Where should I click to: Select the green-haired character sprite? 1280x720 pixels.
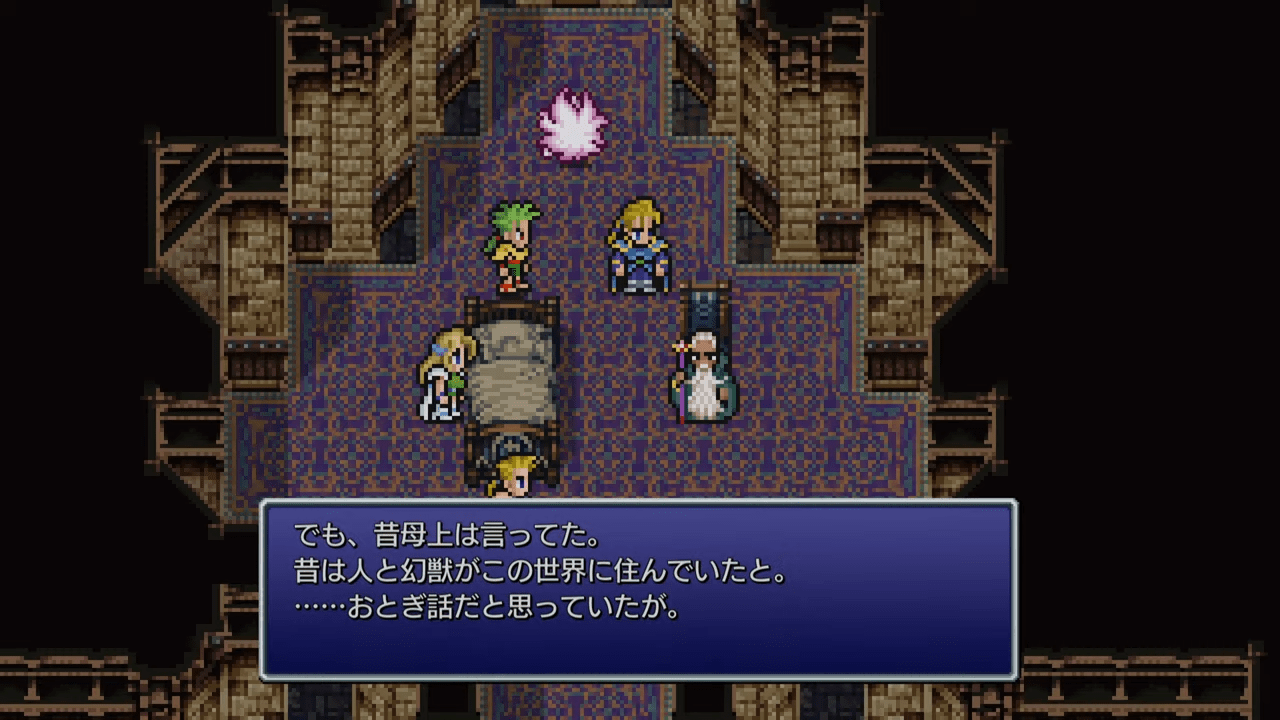click(x=510, y=245)
